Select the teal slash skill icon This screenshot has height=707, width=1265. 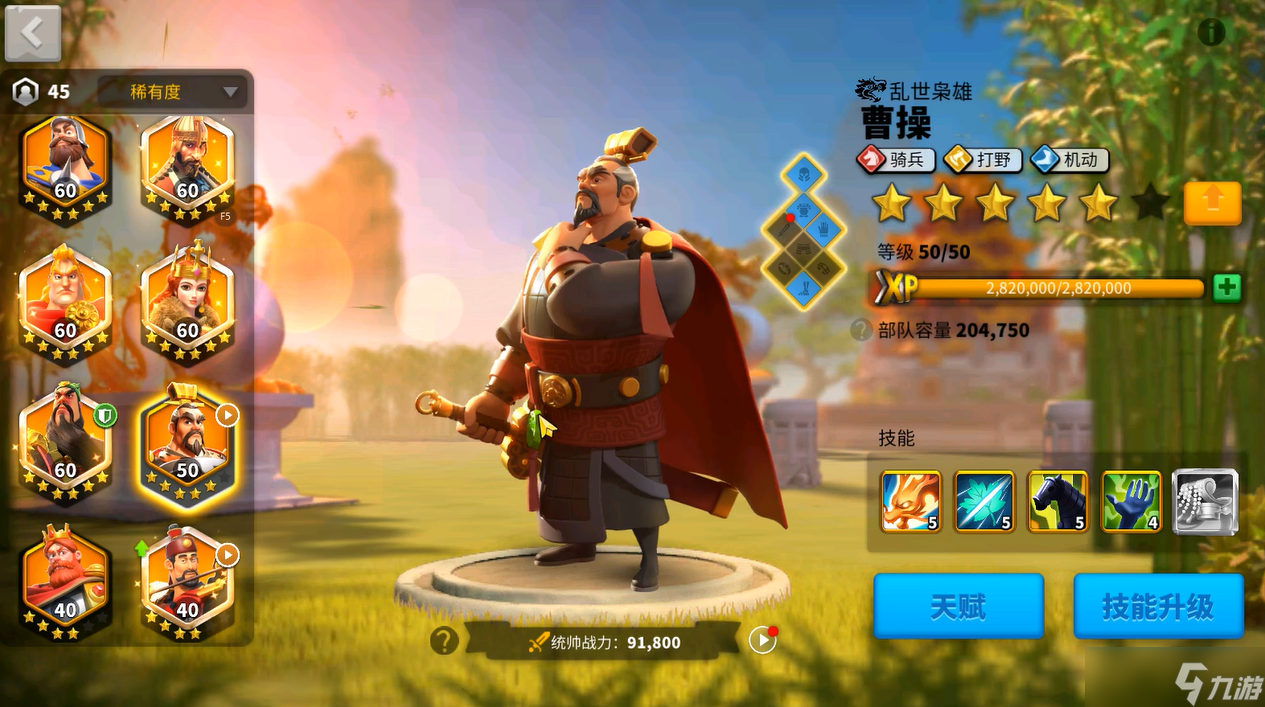click(x=984, y=501)
